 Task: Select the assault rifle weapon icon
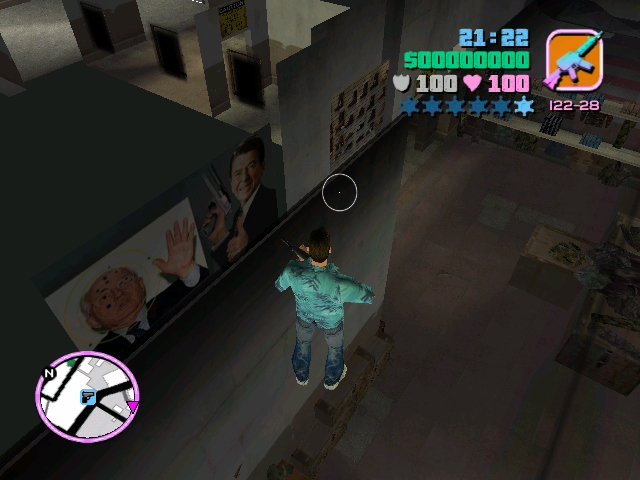point(574,59)
